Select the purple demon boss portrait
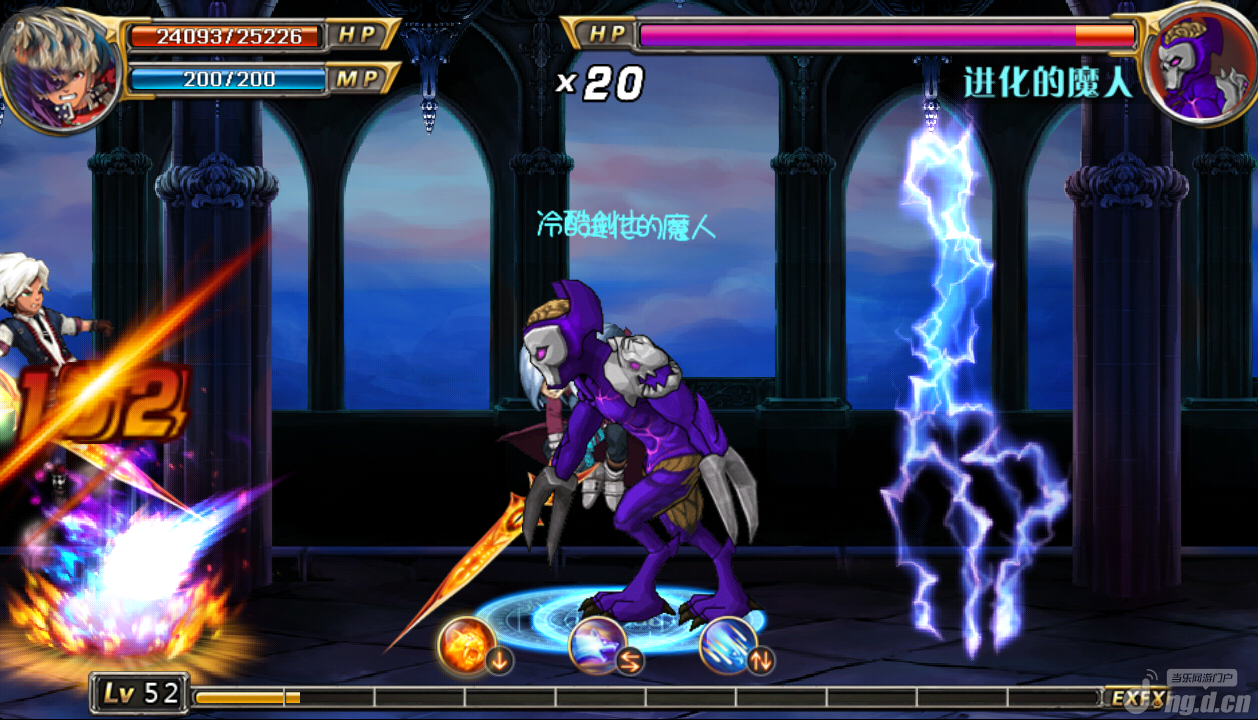The image size is (1258, 720). [x=1199, y=66]
